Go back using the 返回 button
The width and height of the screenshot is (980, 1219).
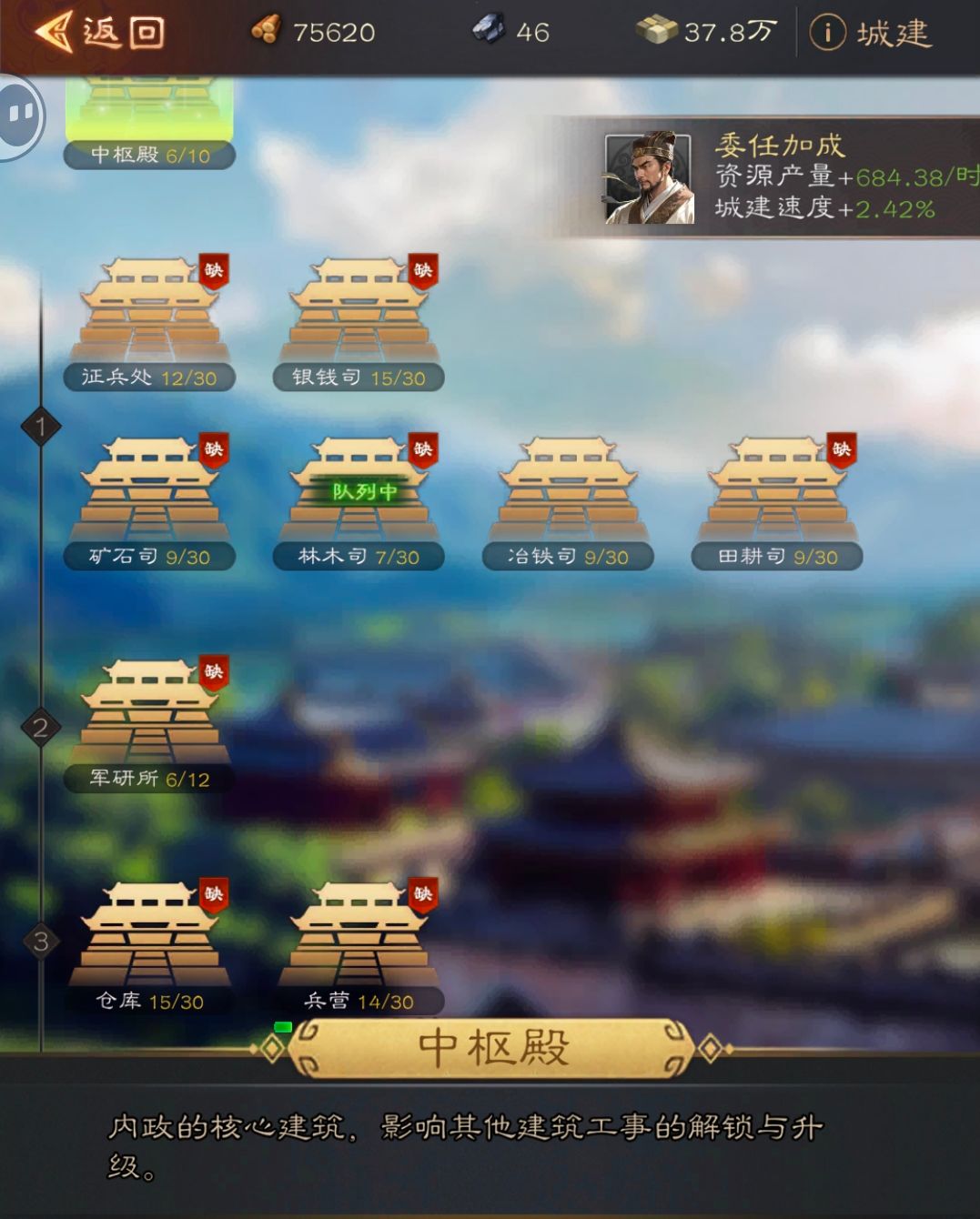98,33
